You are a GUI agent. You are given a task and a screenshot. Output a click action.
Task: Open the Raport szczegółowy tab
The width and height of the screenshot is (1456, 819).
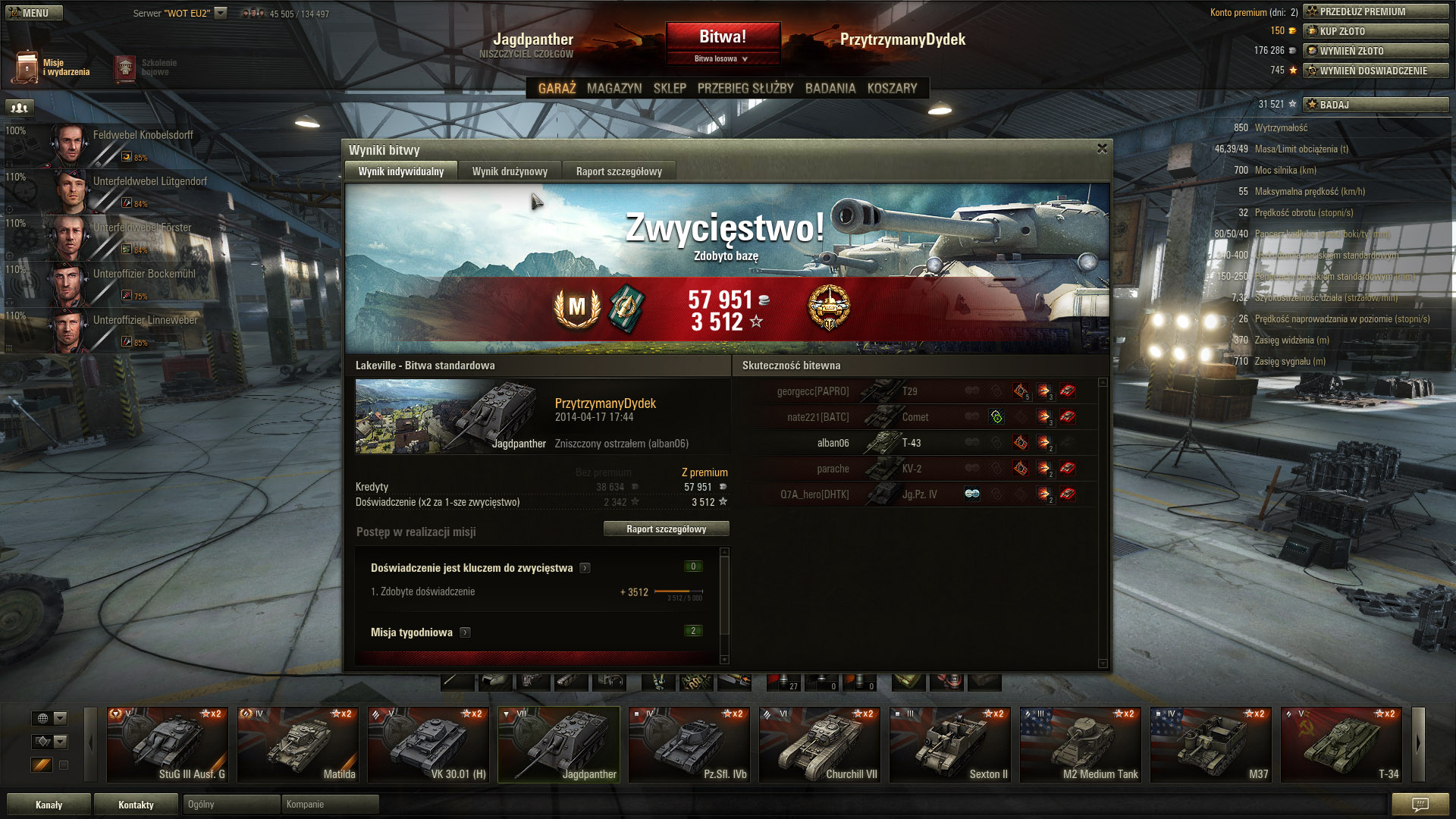click(619, 171)
